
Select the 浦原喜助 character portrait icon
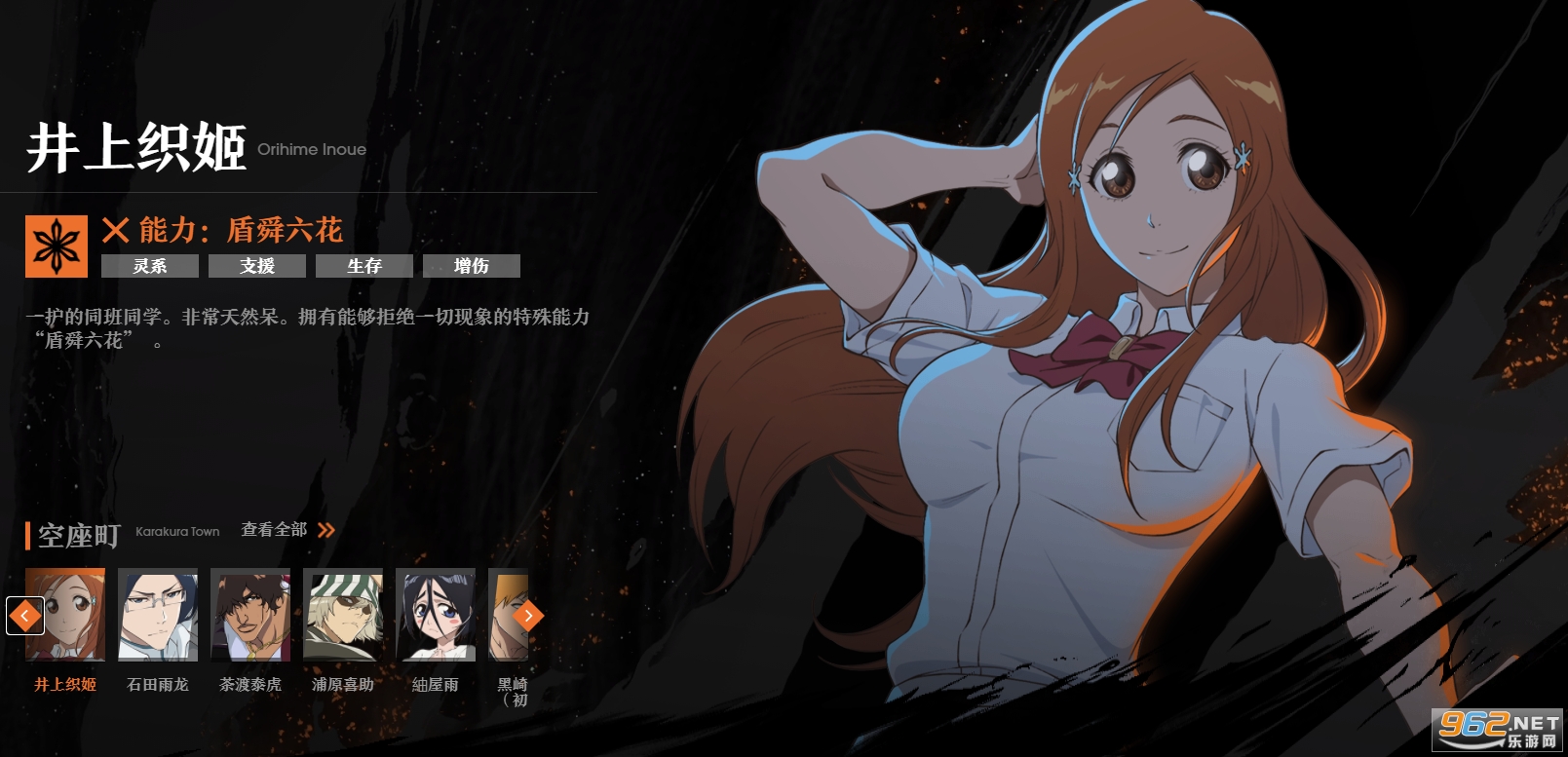(342, 616)
